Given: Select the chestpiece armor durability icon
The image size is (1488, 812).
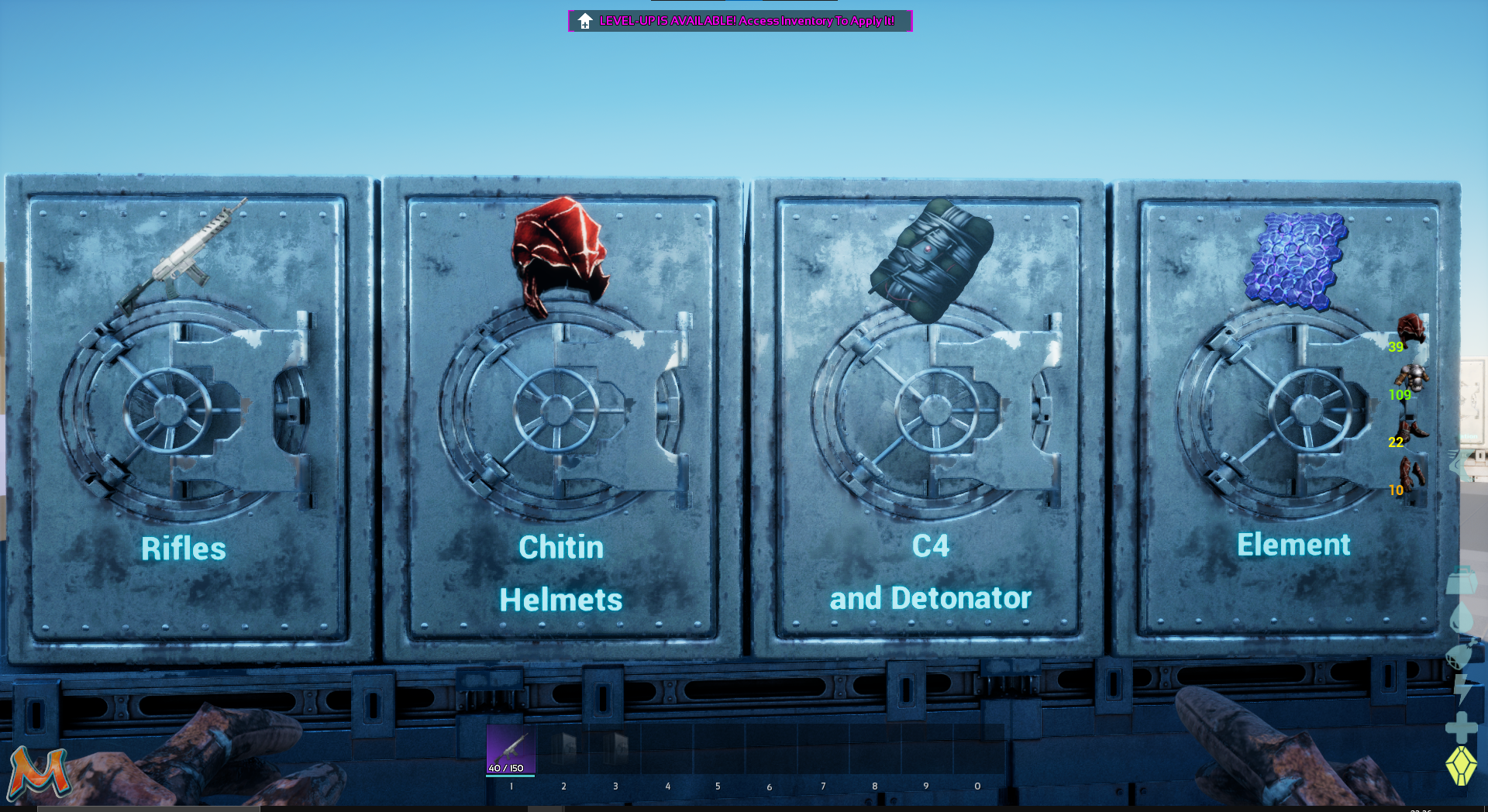Looking at the screenshot, I should pyautogui.click(x=1411, y=377).
